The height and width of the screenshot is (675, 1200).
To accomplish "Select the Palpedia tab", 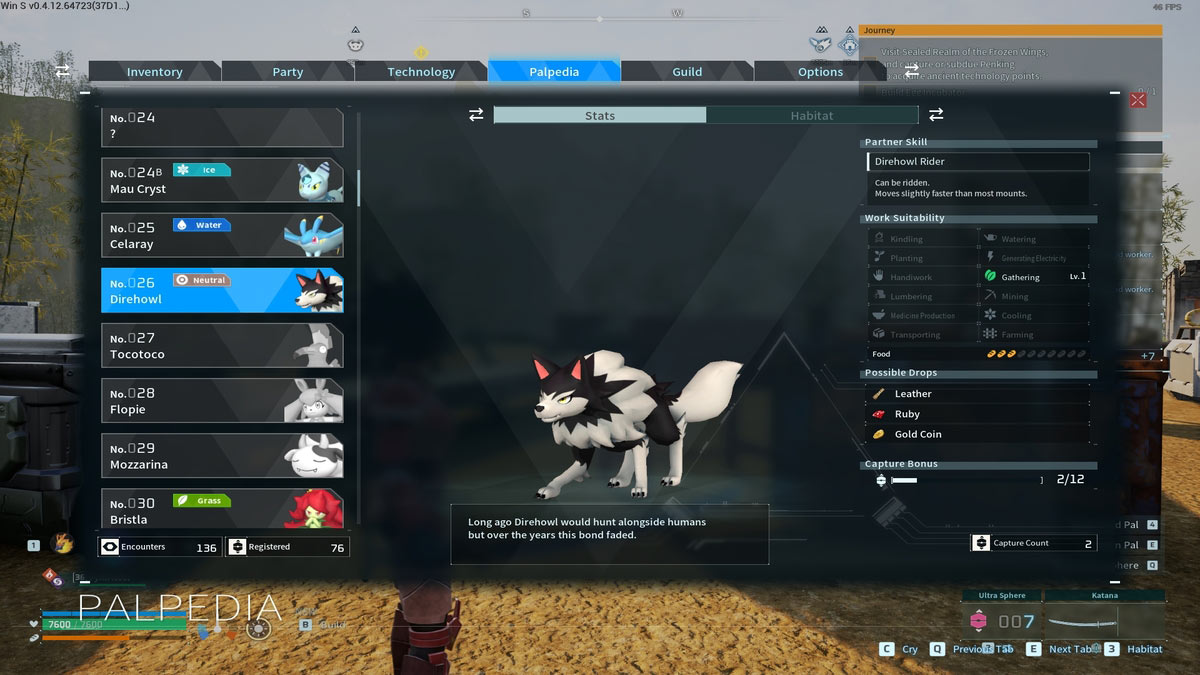I will click(554, 72).
